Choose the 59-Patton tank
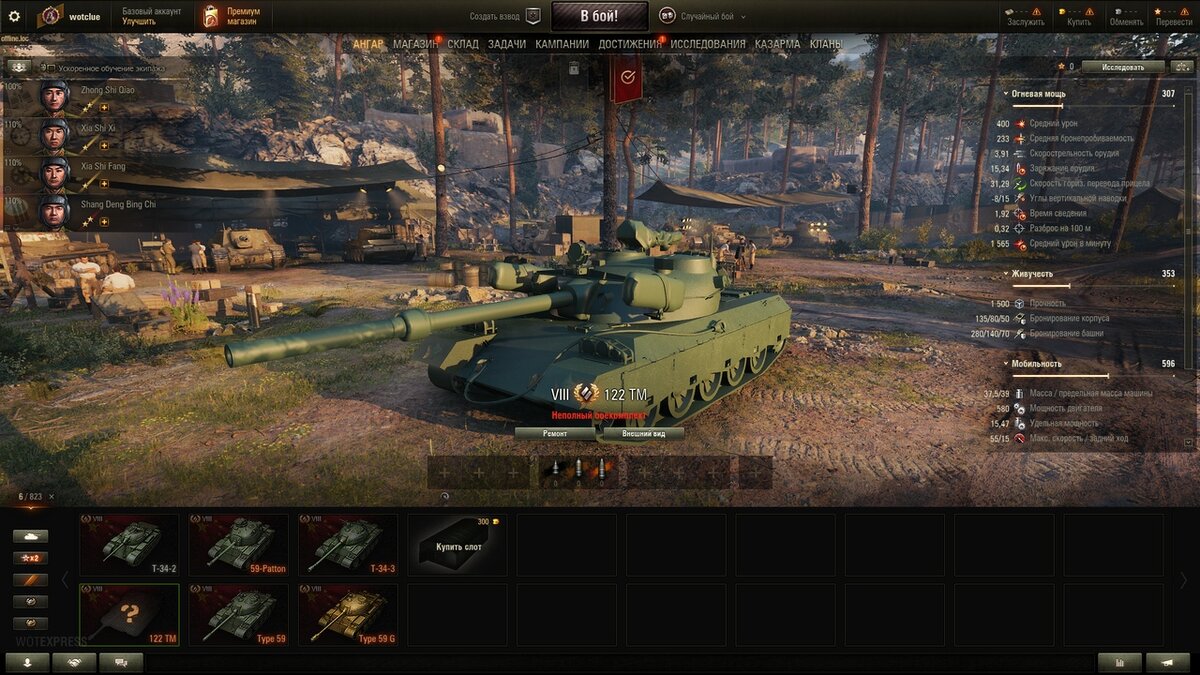This screenshot has height=675, width=1200. tap(239, 545)
